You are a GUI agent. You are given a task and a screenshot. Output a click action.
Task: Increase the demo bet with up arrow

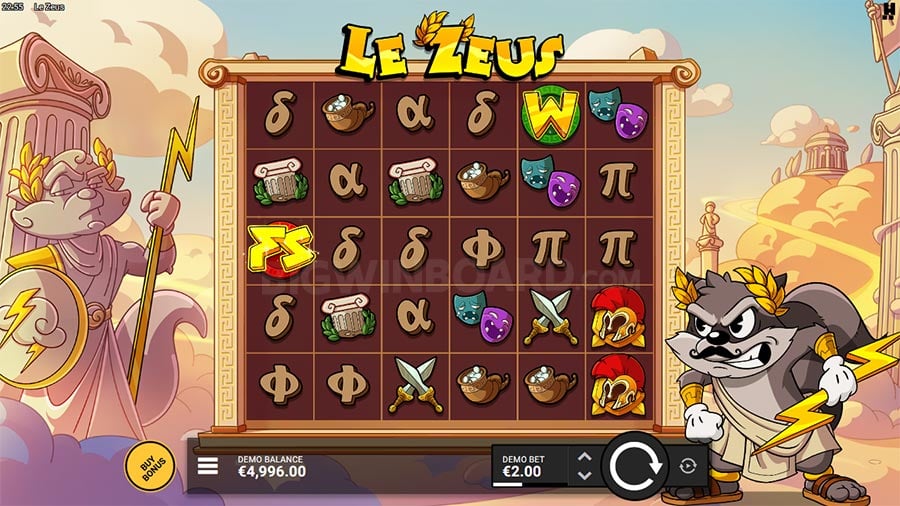click(585, 458)
